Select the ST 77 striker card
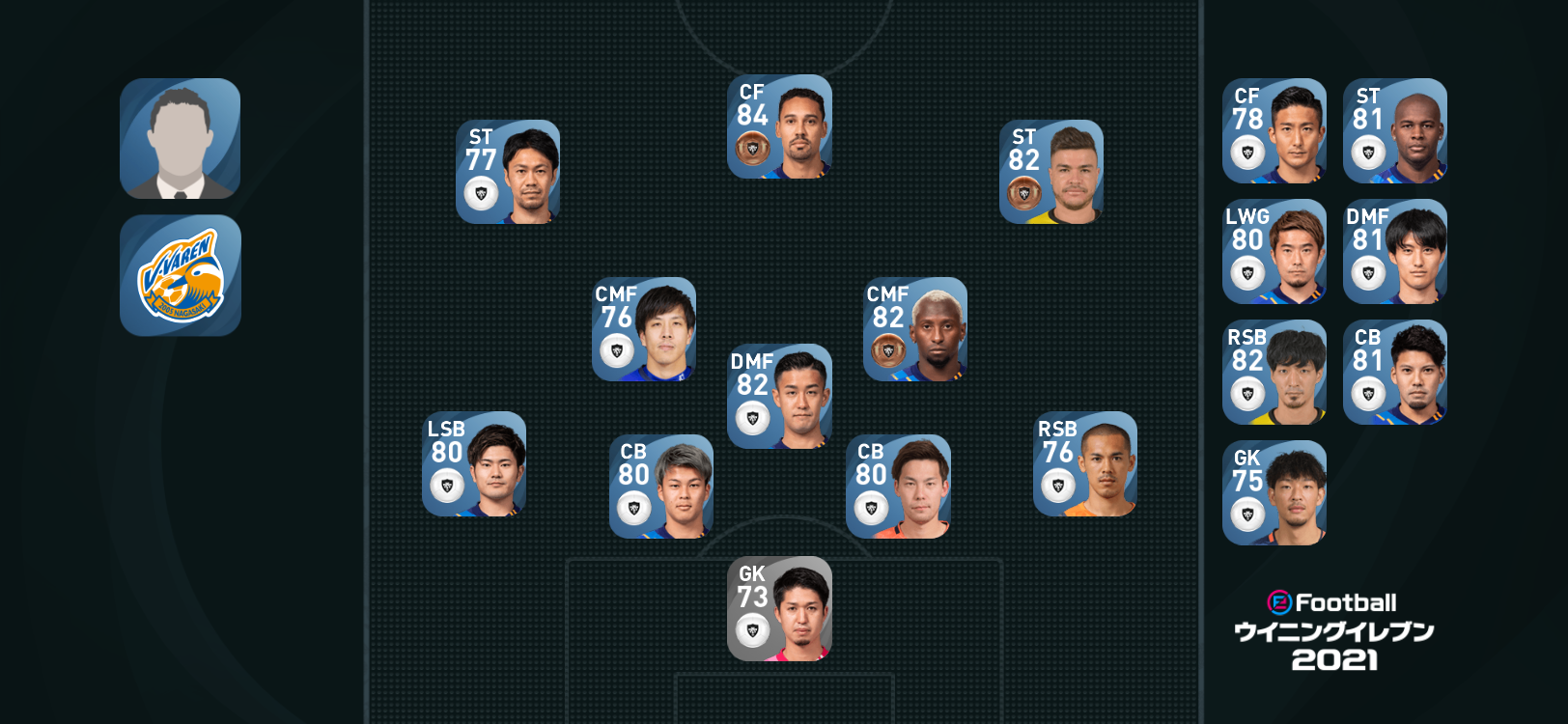The image size is (1568, 724). 508,172
